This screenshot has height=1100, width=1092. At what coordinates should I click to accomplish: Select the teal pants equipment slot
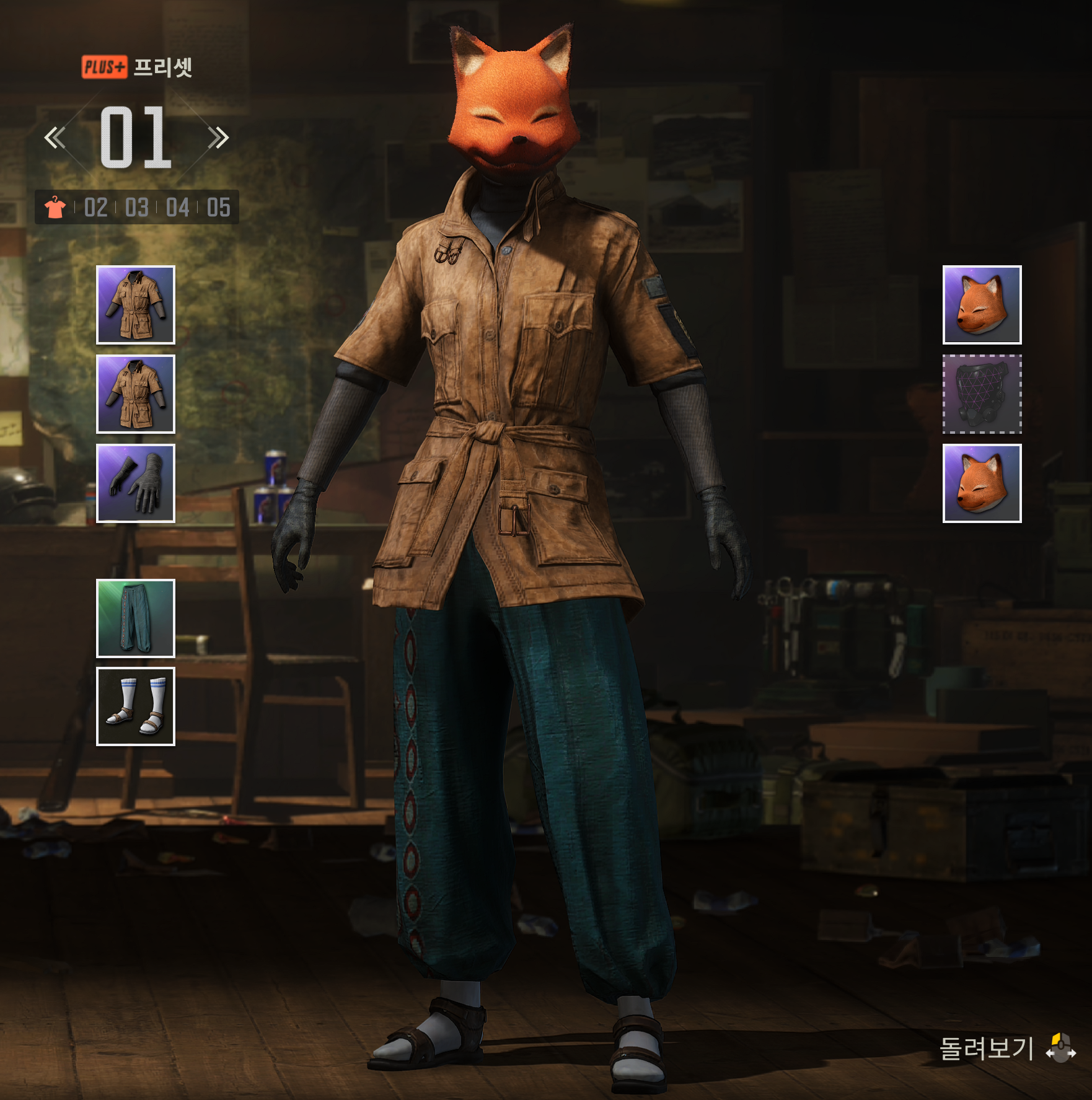136,618
